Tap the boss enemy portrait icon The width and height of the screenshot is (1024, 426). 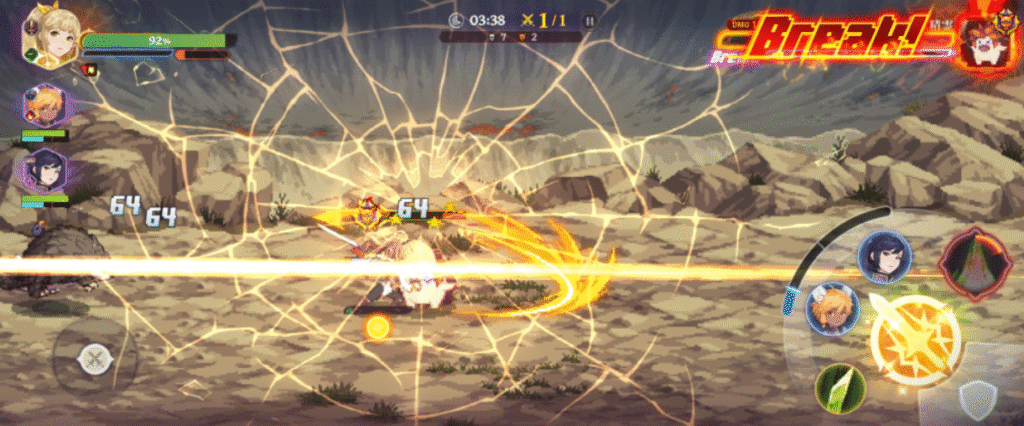click(984, 42)
